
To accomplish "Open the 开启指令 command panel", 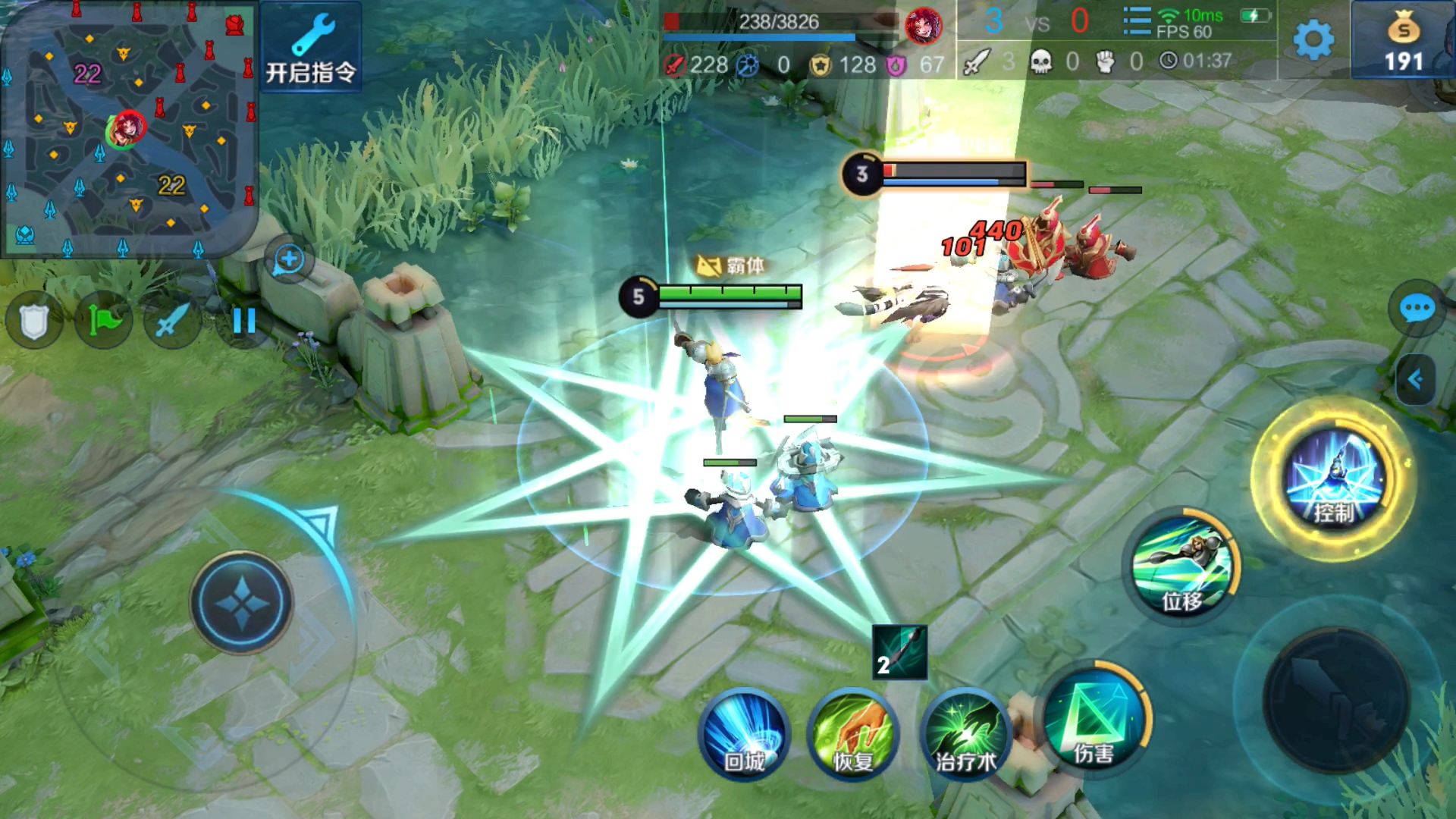I will click(310, 47).
